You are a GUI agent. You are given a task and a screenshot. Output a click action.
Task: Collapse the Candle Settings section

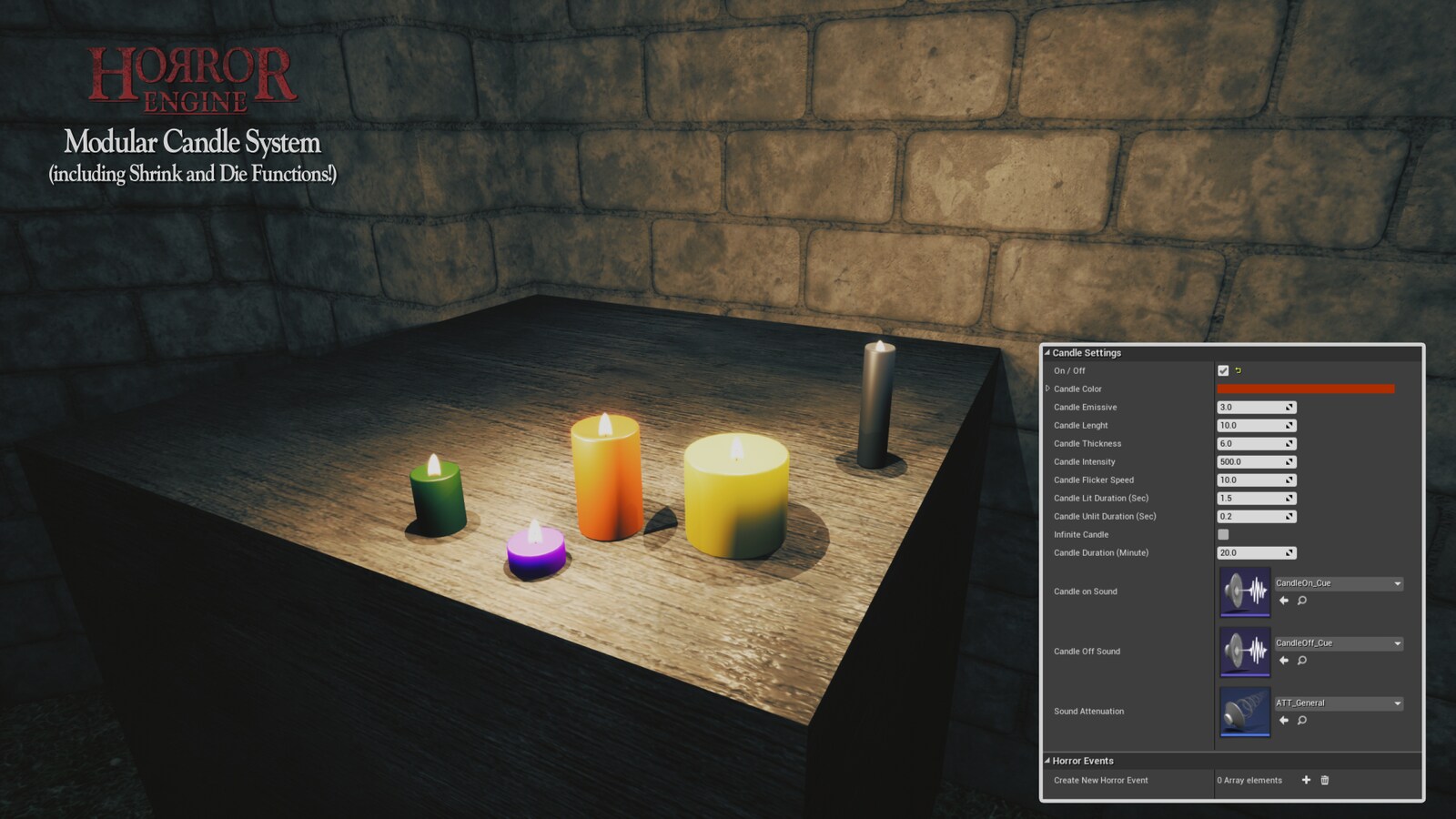pyautogui.click(x=1048, y=353)
